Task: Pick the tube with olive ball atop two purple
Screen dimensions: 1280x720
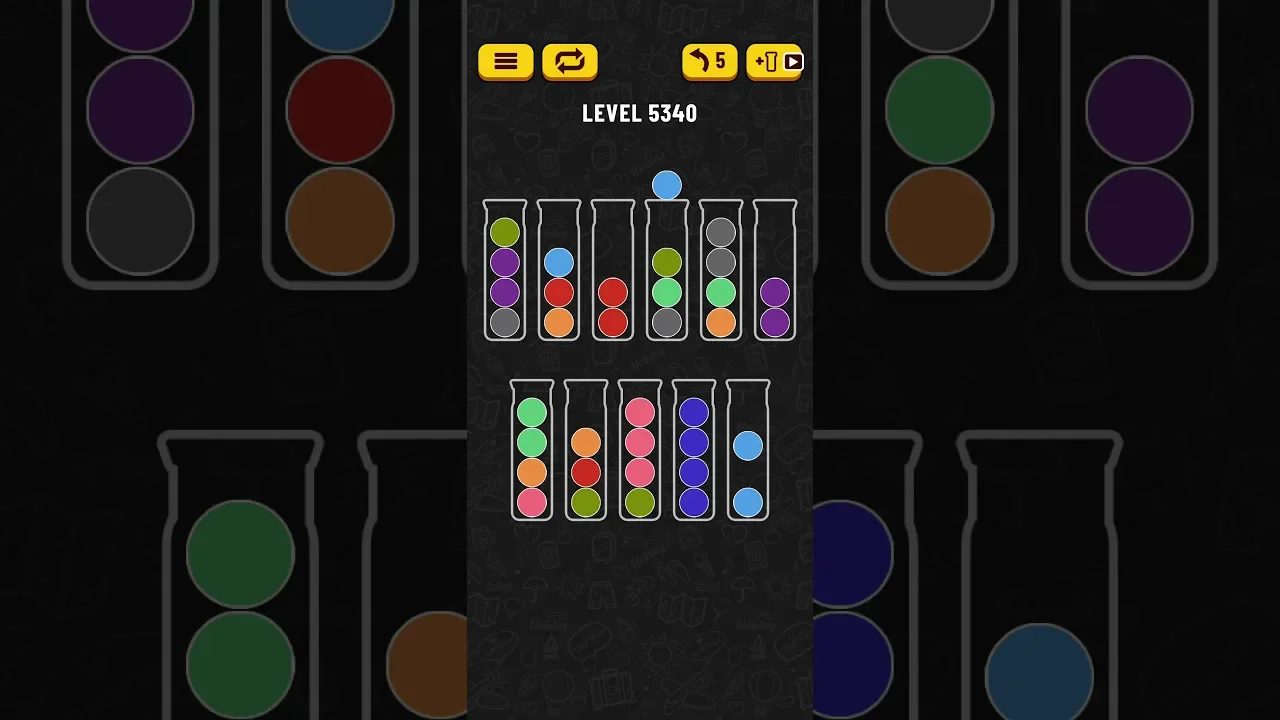Action: [505, 271]
